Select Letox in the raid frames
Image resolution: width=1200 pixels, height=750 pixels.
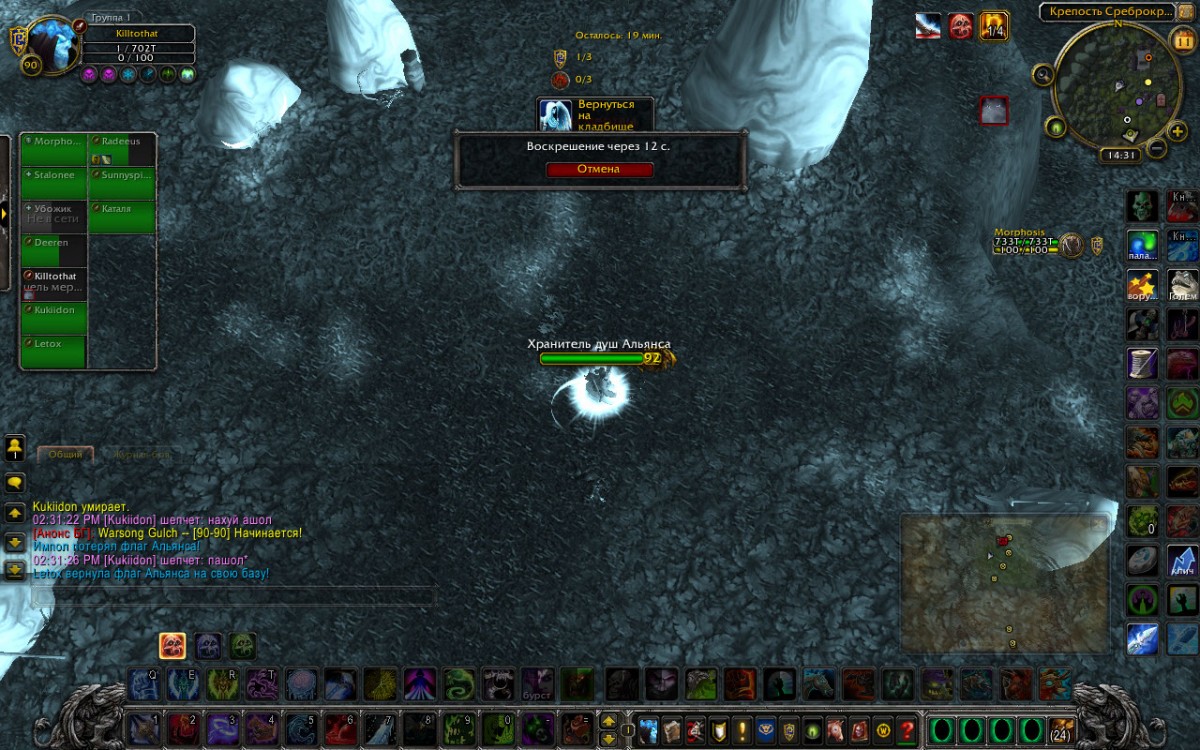(x=54, y=351)
